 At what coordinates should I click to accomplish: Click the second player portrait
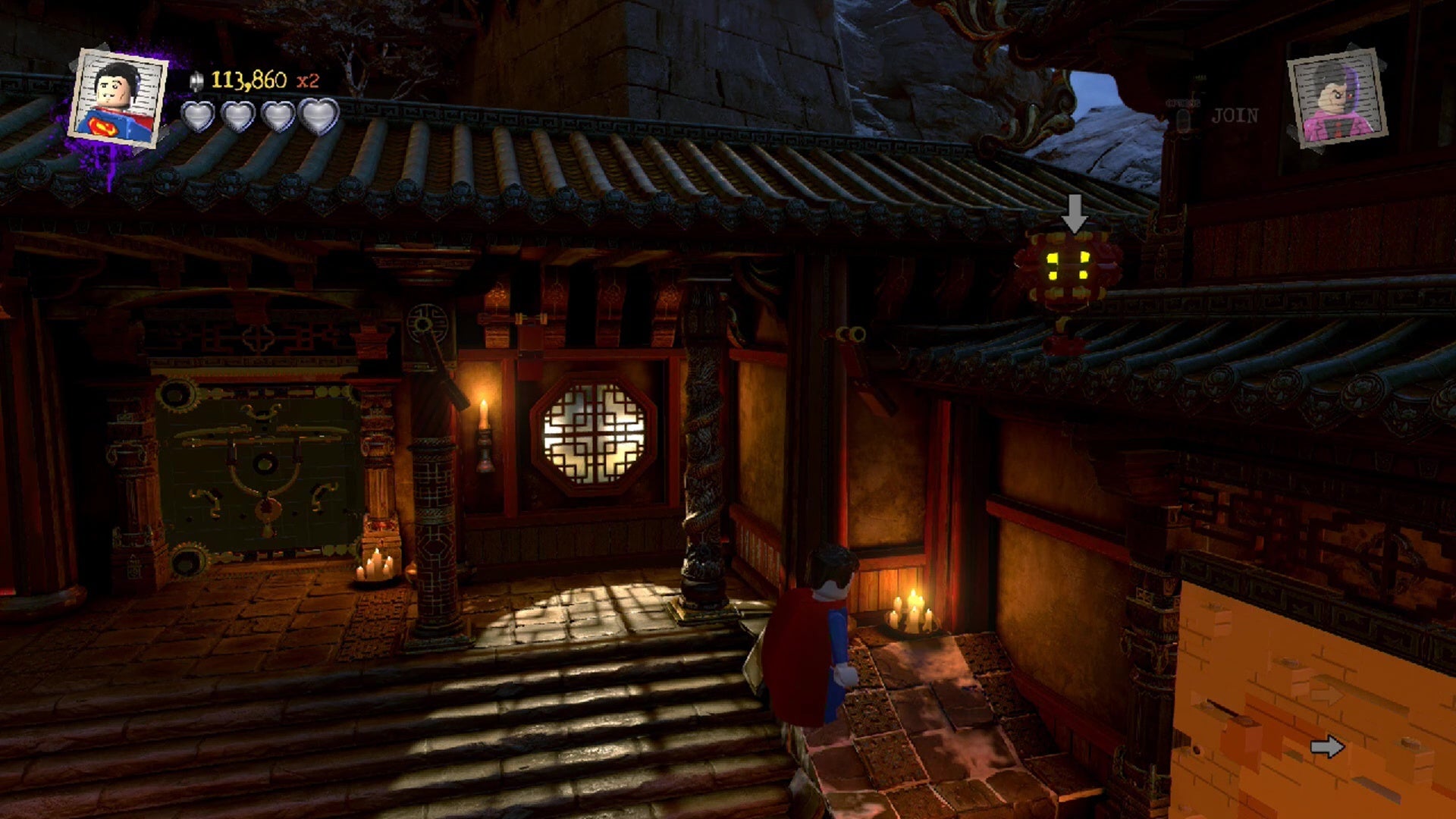[1338, 99]
